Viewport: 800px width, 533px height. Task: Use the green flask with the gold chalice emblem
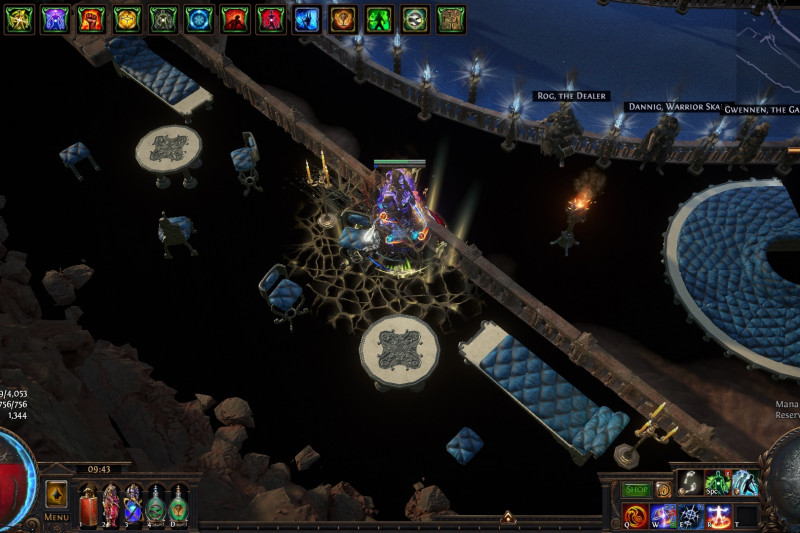pyautogui.click(x=178, y=503)
